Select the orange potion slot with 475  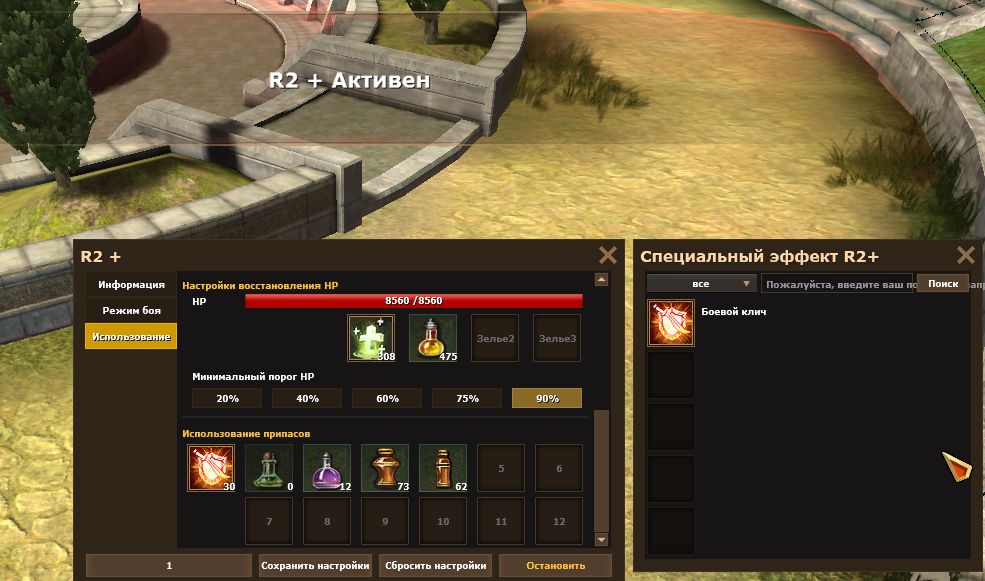pos(433,338)
